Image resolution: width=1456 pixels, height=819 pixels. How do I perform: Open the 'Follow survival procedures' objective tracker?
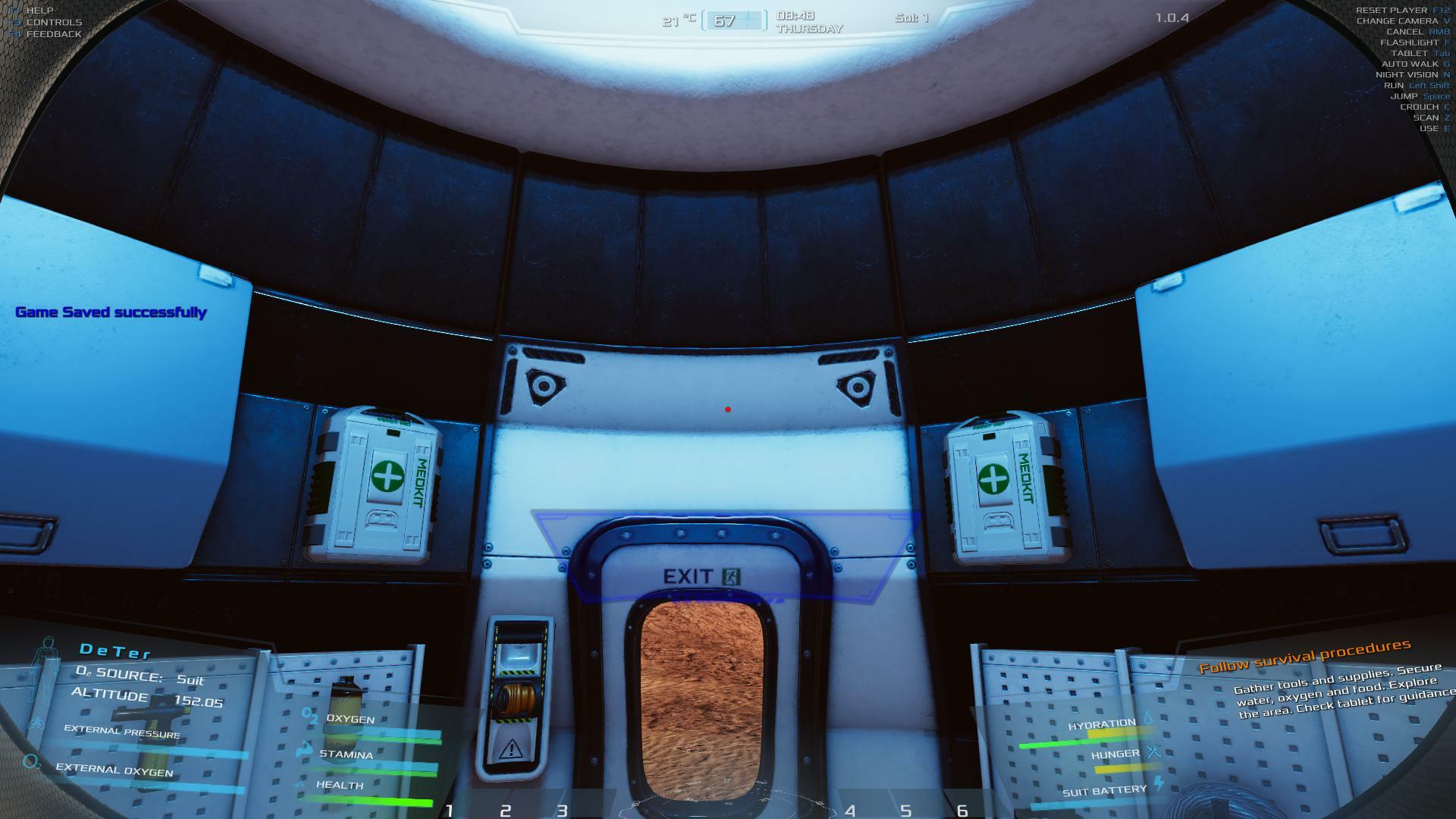[x=1304, y=655]
